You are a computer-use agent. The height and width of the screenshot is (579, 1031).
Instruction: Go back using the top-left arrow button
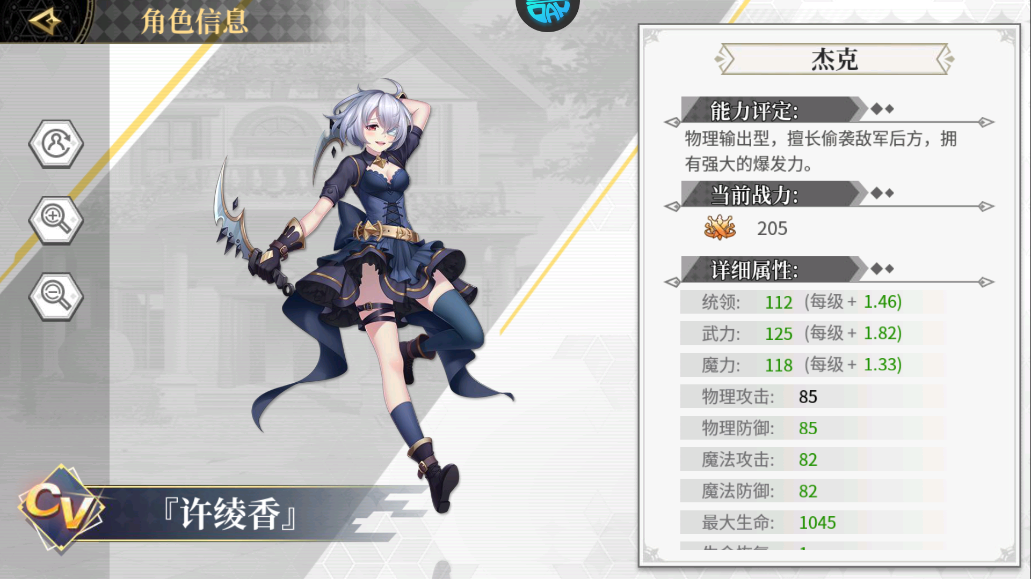tap(47, 20)
